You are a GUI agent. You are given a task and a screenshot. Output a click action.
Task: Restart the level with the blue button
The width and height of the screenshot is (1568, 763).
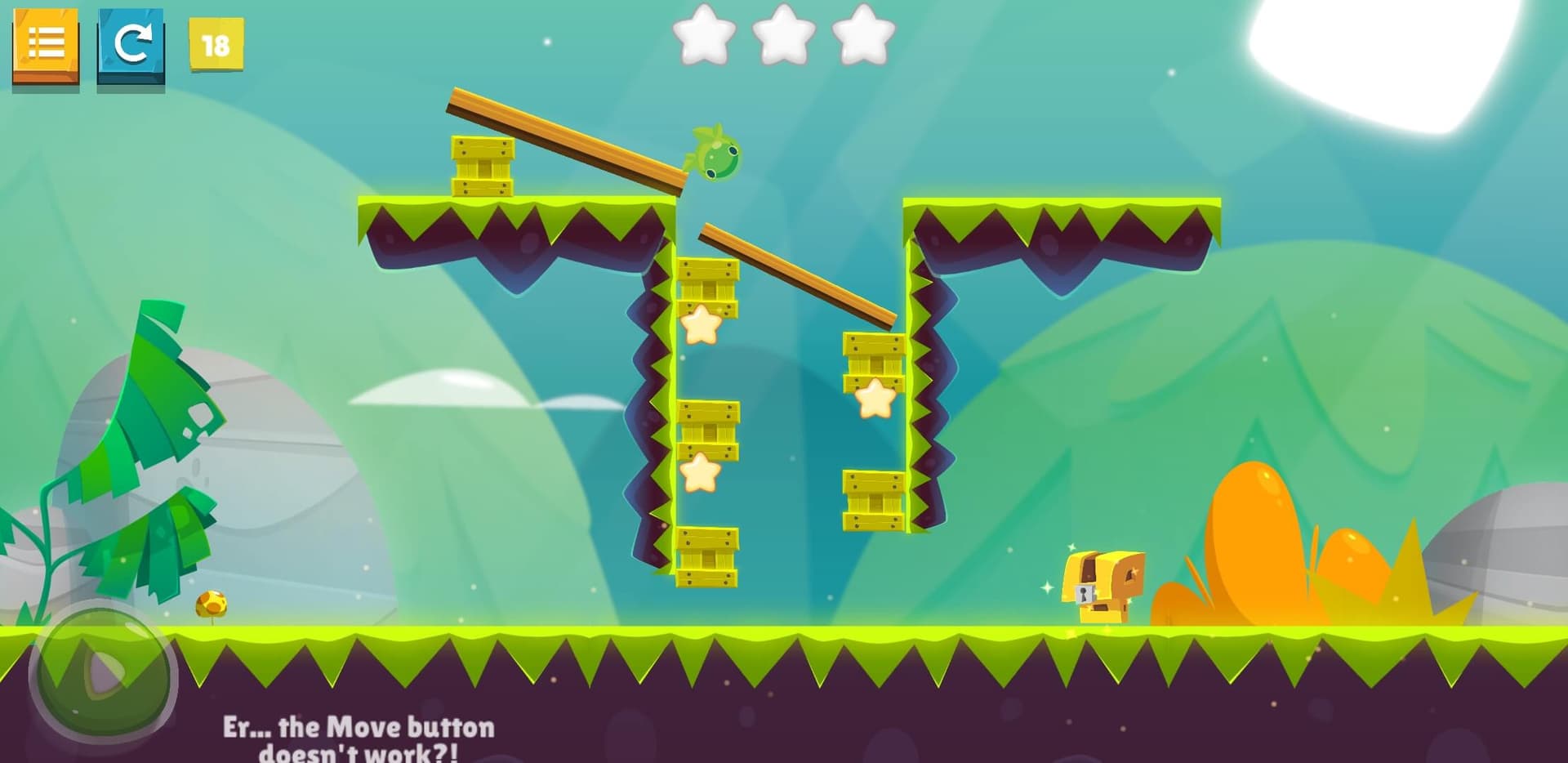click(x=131, y=44)
